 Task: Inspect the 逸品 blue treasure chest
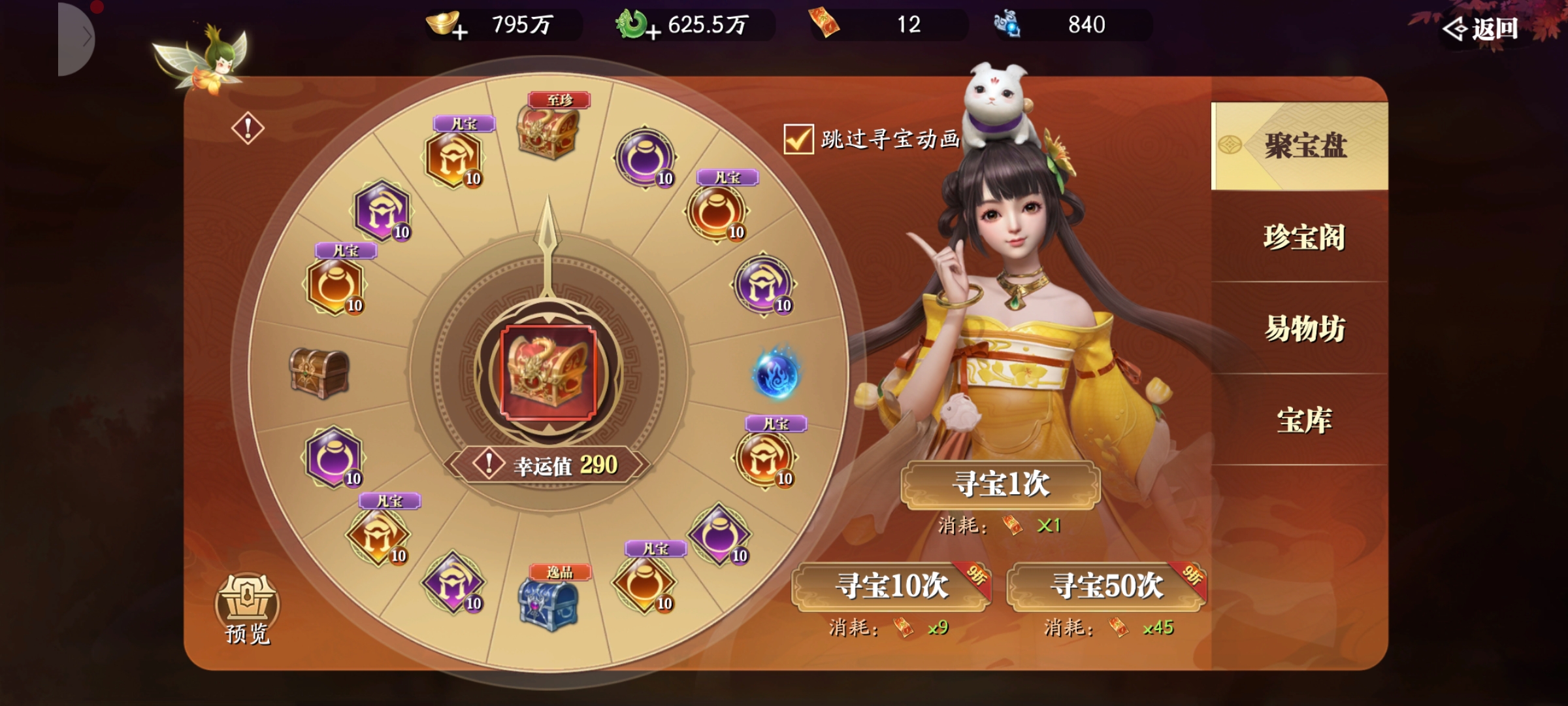point(547,605)
